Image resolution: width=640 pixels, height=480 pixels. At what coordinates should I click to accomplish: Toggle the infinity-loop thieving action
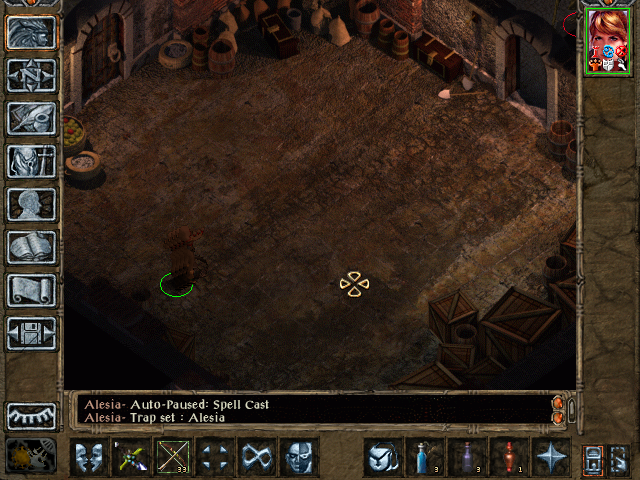tap(257, 457)
